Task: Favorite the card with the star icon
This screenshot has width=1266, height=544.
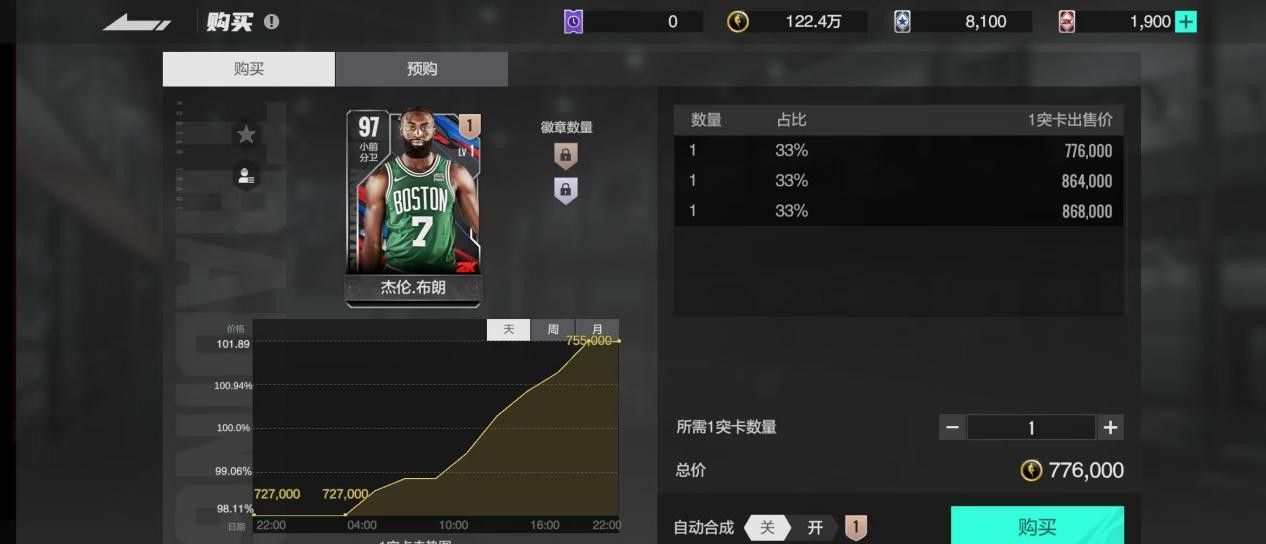Action: point(246,134)
